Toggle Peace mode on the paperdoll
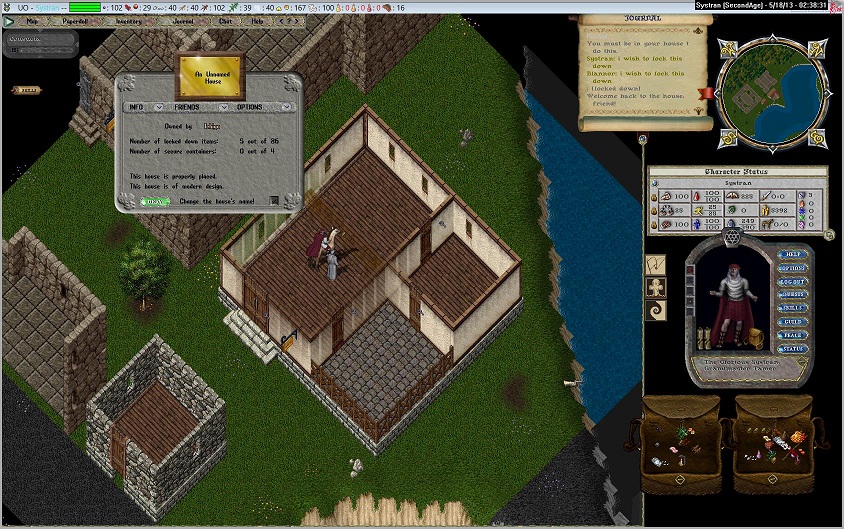The image size is (844, 529). pyautogui.click(x=792, y=335)
